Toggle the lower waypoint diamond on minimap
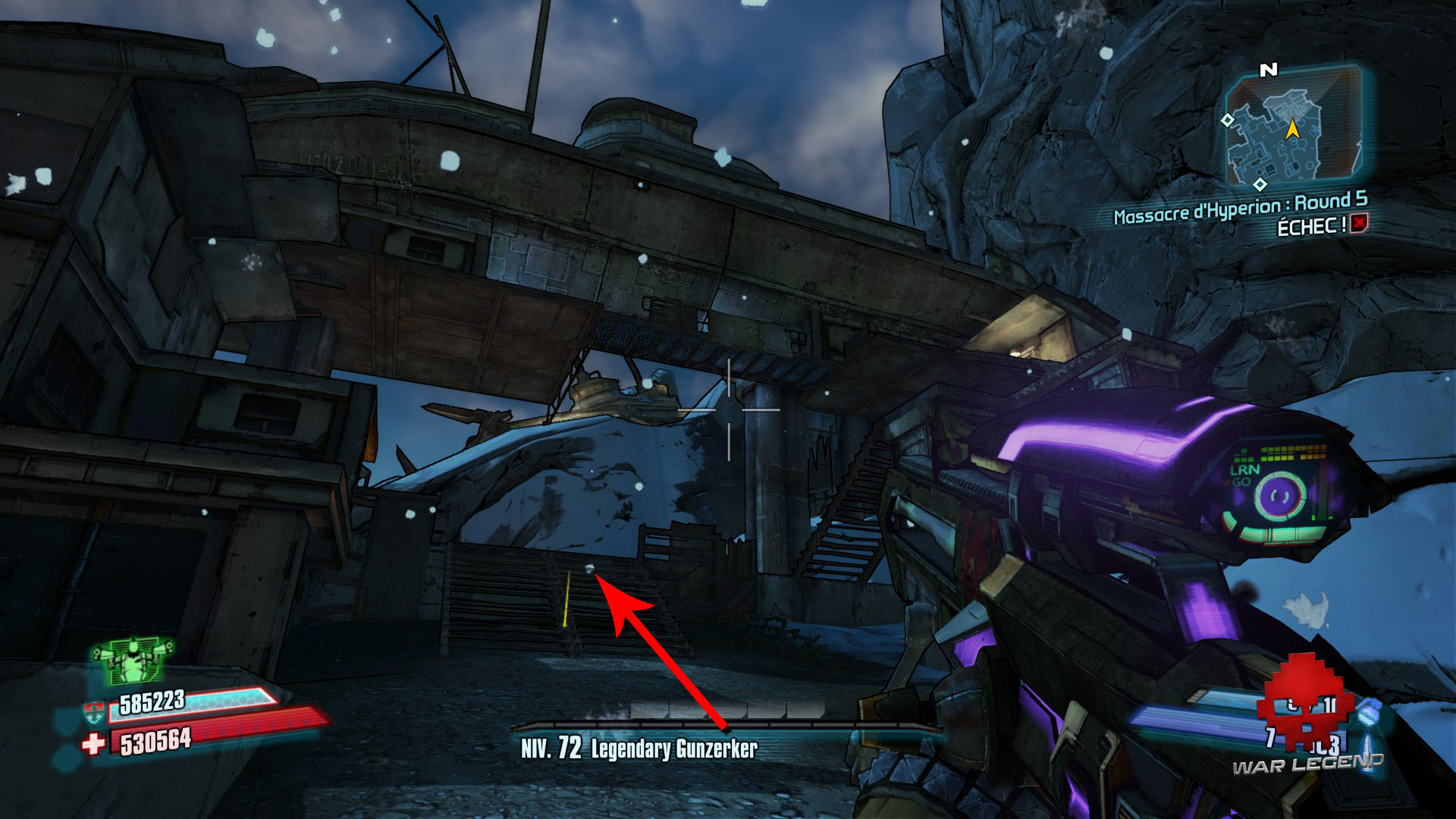 click(1260, 184)
